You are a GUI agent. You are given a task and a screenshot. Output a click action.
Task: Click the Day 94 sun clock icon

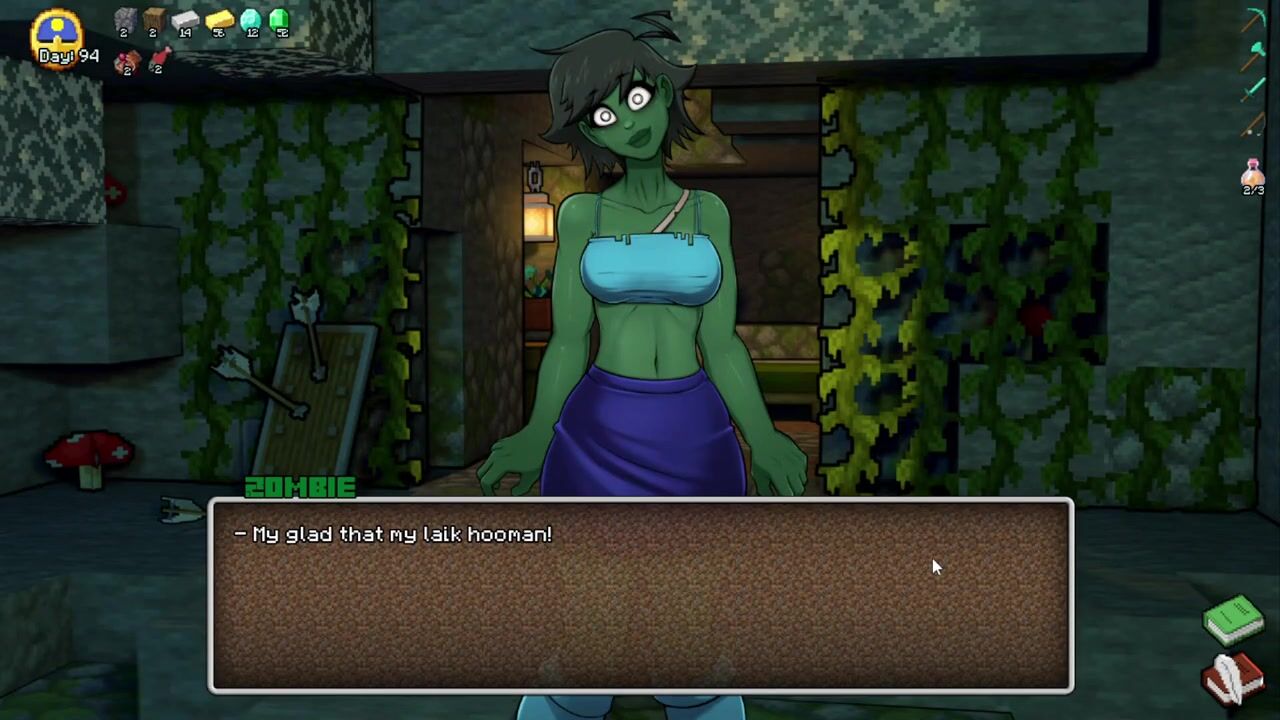click(57, 30)
